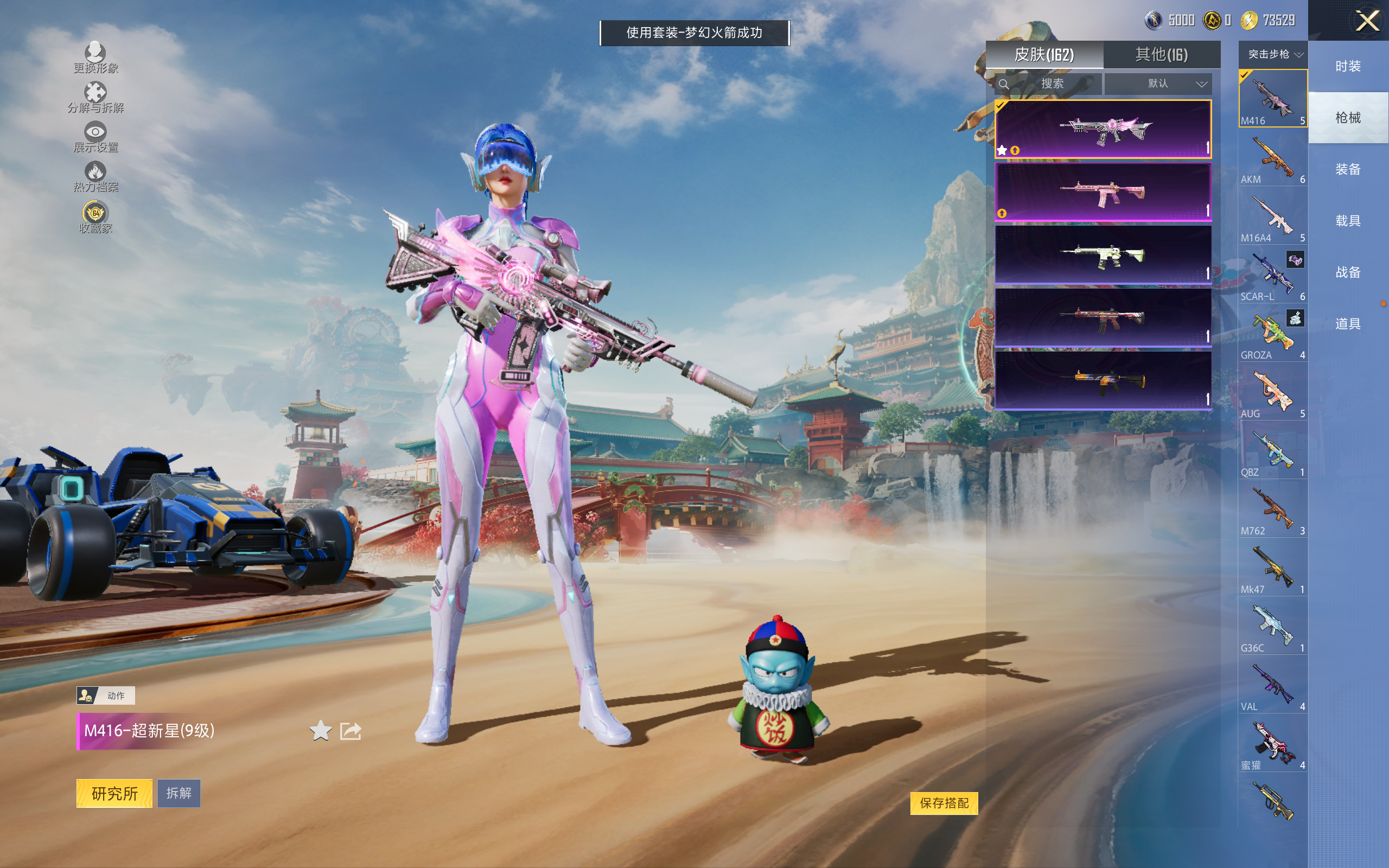Open the 时装 category
1389x868 pixels.
pos(1347,67)
